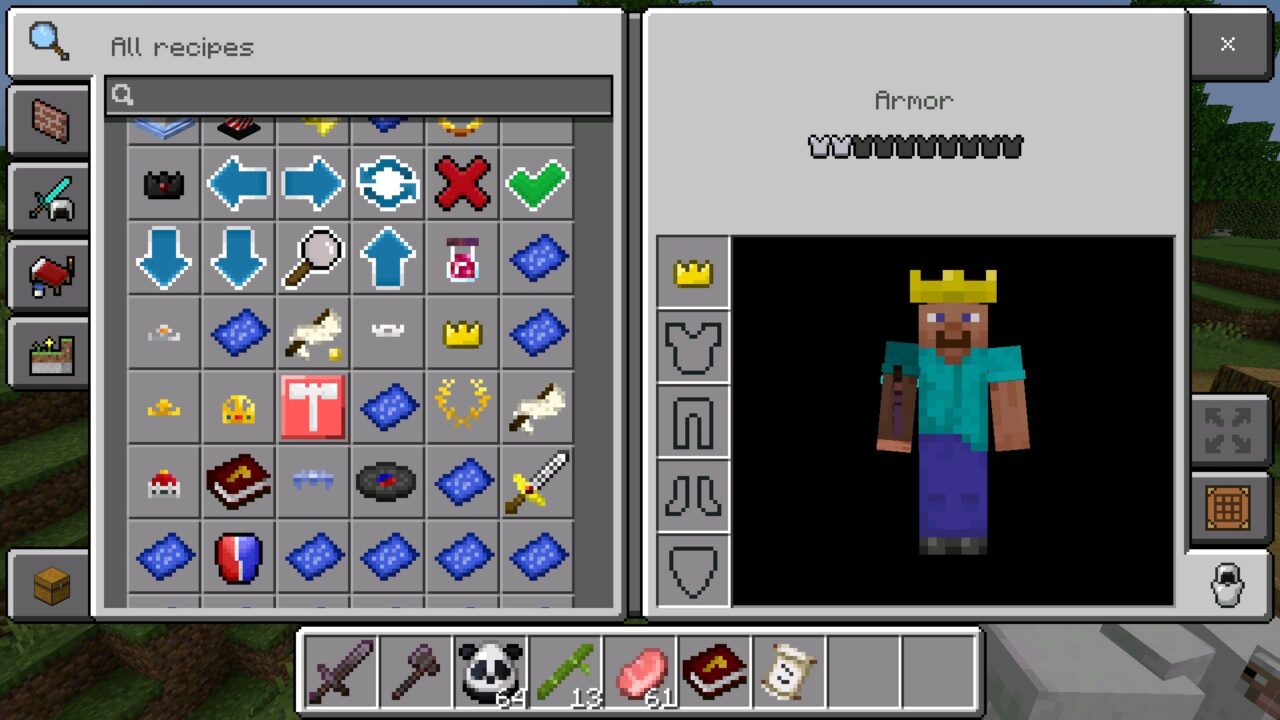
Task: Select the red and blue shield recipe
Action: 238,558
